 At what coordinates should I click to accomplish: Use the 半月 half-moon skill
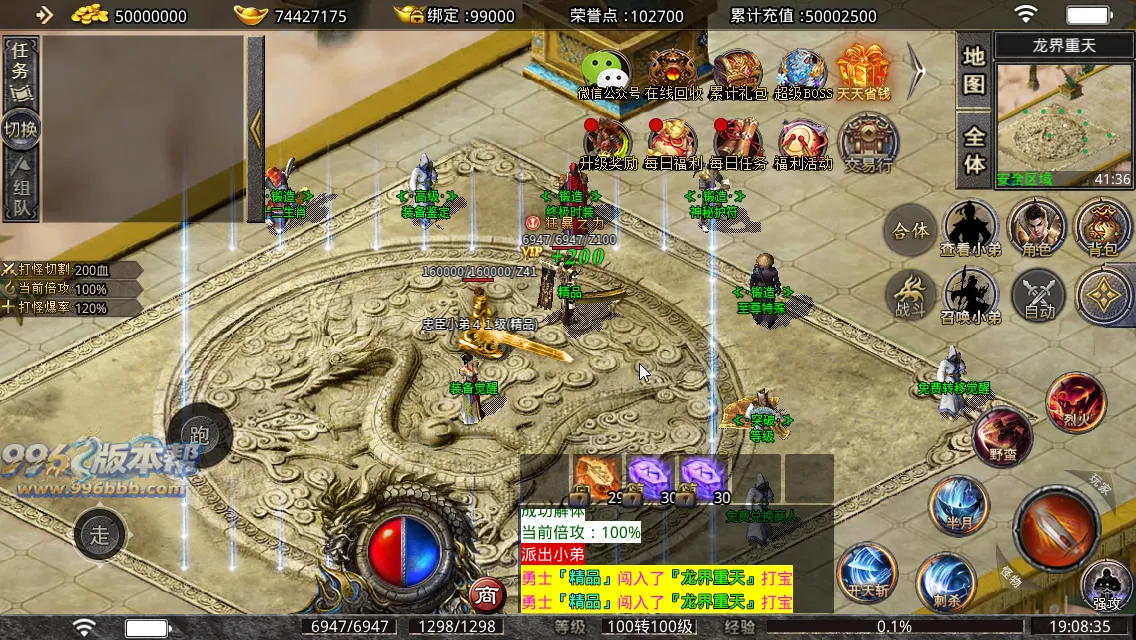[958, 505]
